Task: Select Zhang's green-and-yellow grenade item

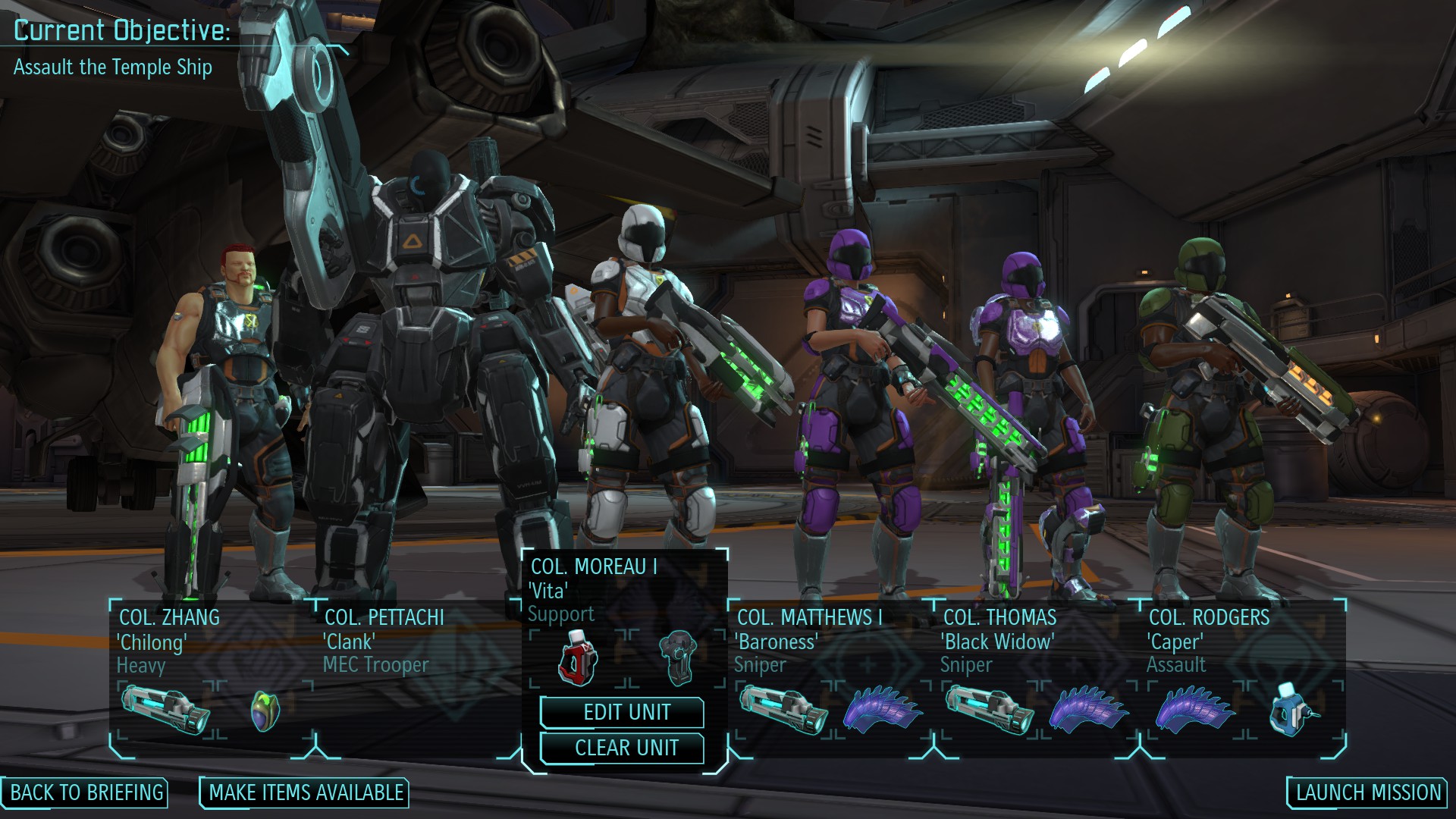Action: coord(265,711)
